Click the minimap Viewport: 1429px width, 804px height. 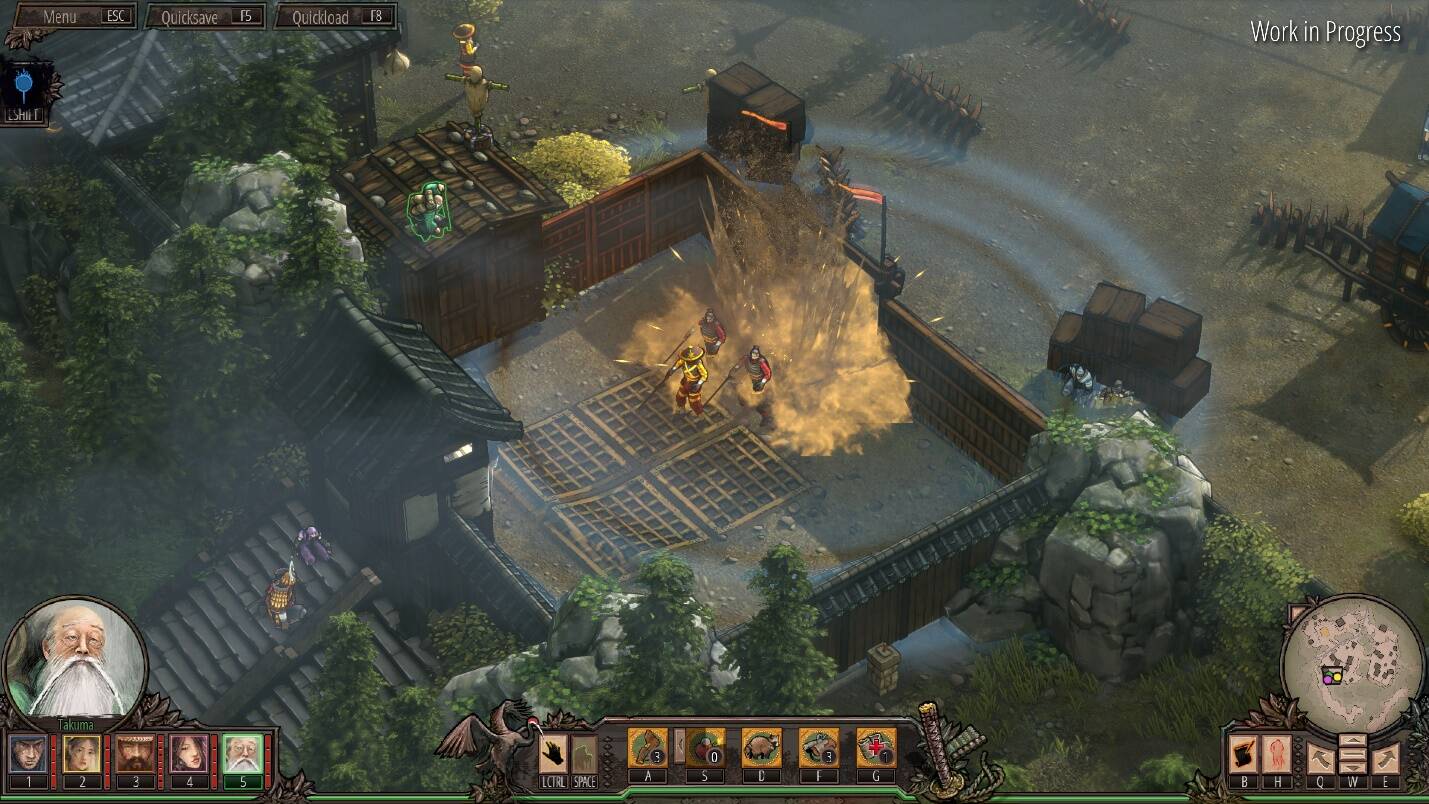click(x=1351, y=658)
